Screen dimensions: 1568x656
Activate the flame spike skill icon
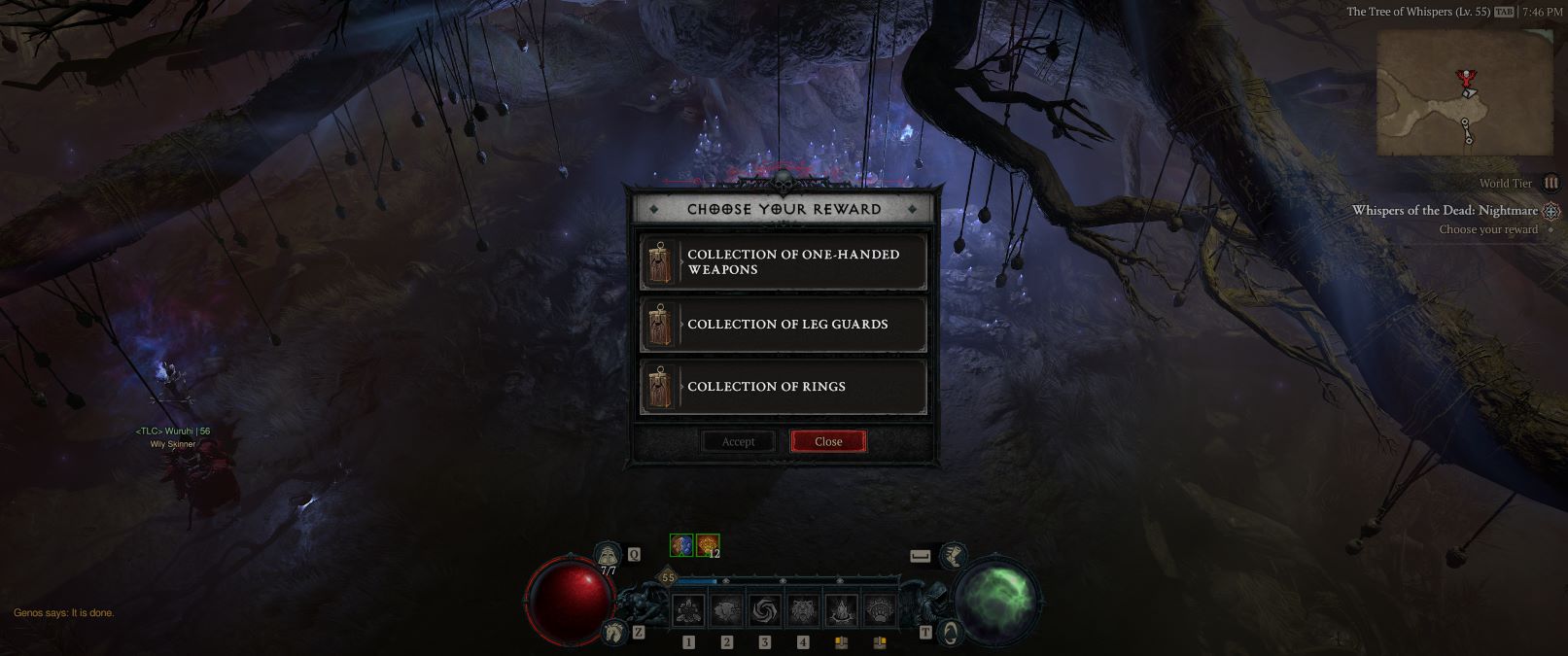pyautogui.click(x=841, y=610)
